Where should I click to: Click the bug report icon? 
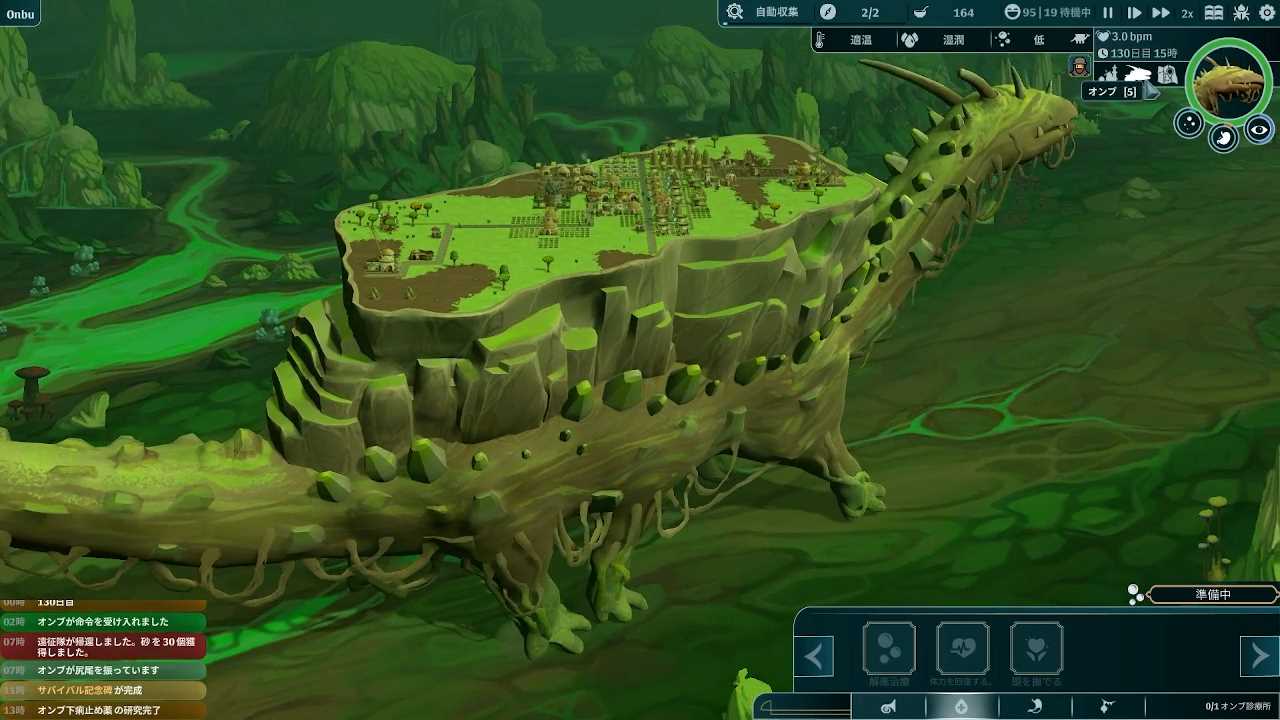coord(1241,13)
